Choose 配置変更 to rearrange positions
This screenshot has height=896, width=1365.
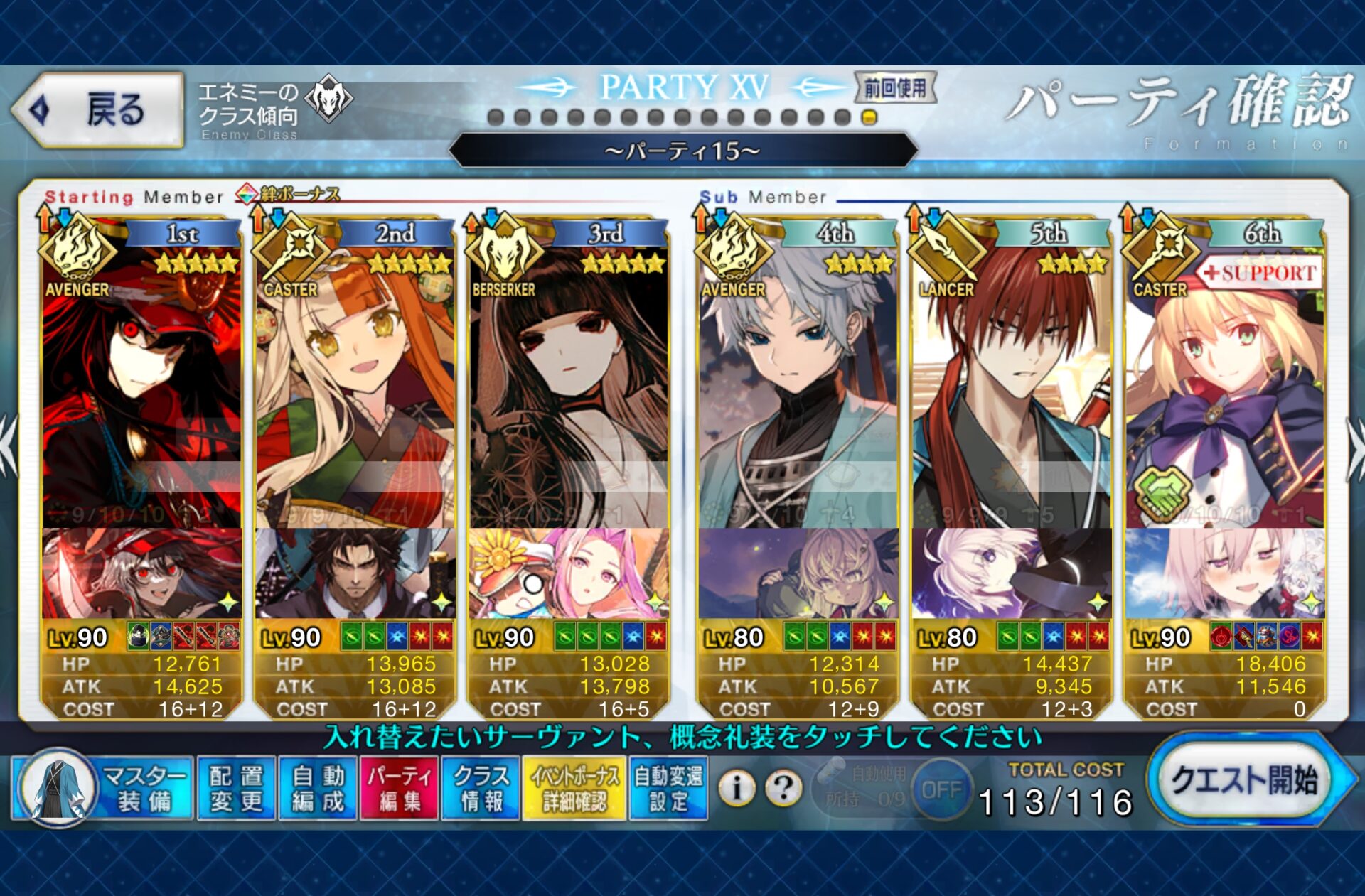click(236, 789)
